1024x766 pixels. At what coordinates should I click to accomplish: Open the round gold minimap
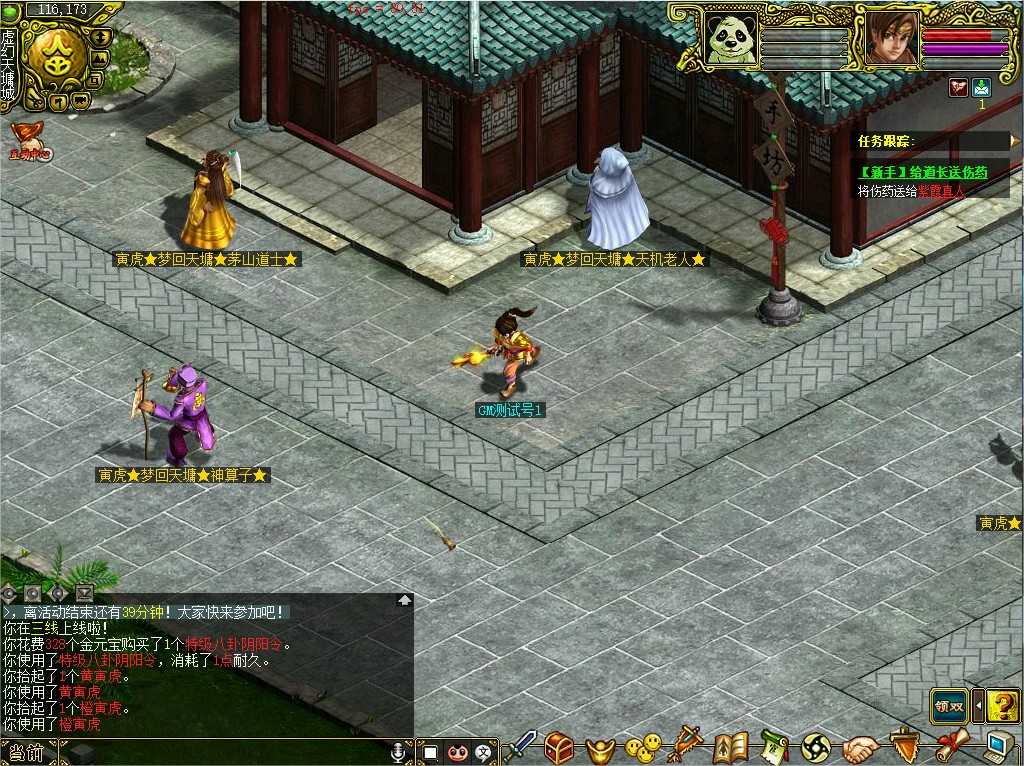55,58
